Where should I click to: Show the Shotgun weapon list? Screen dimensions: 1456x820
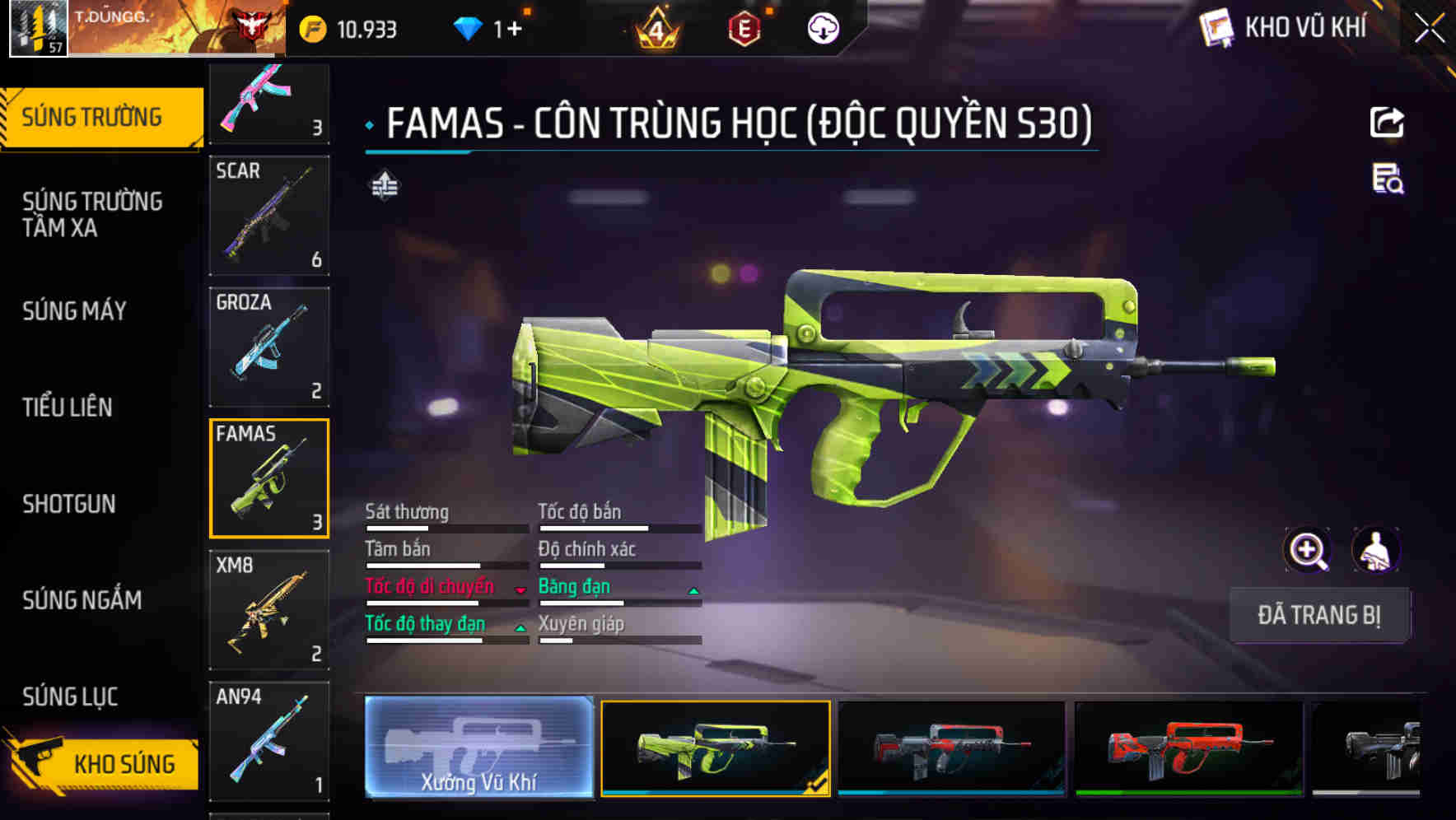(69, 504)
